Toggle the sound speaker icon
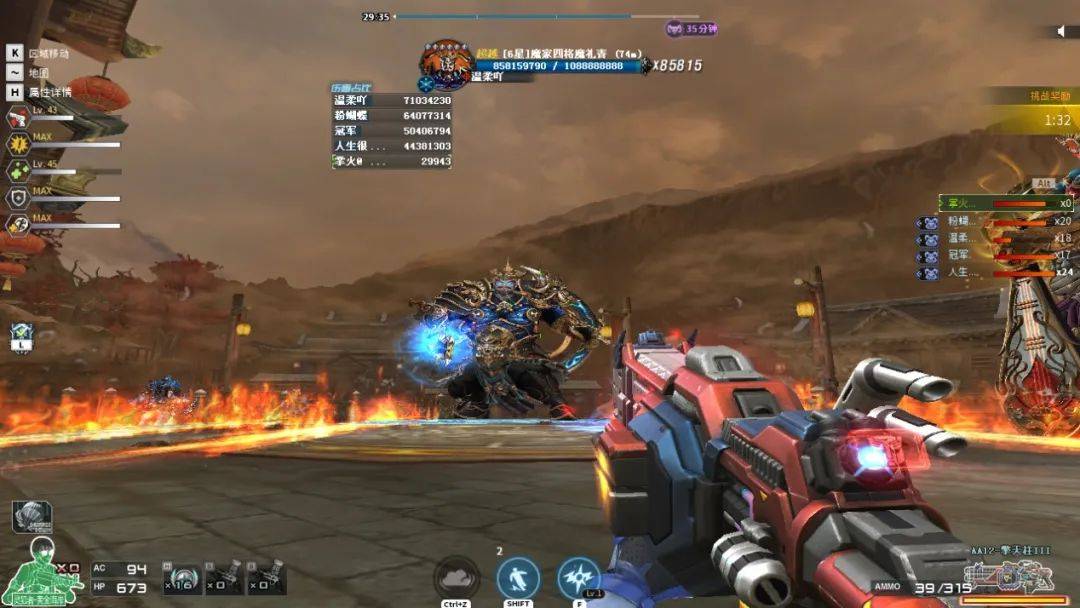 tap(1062, 31)
